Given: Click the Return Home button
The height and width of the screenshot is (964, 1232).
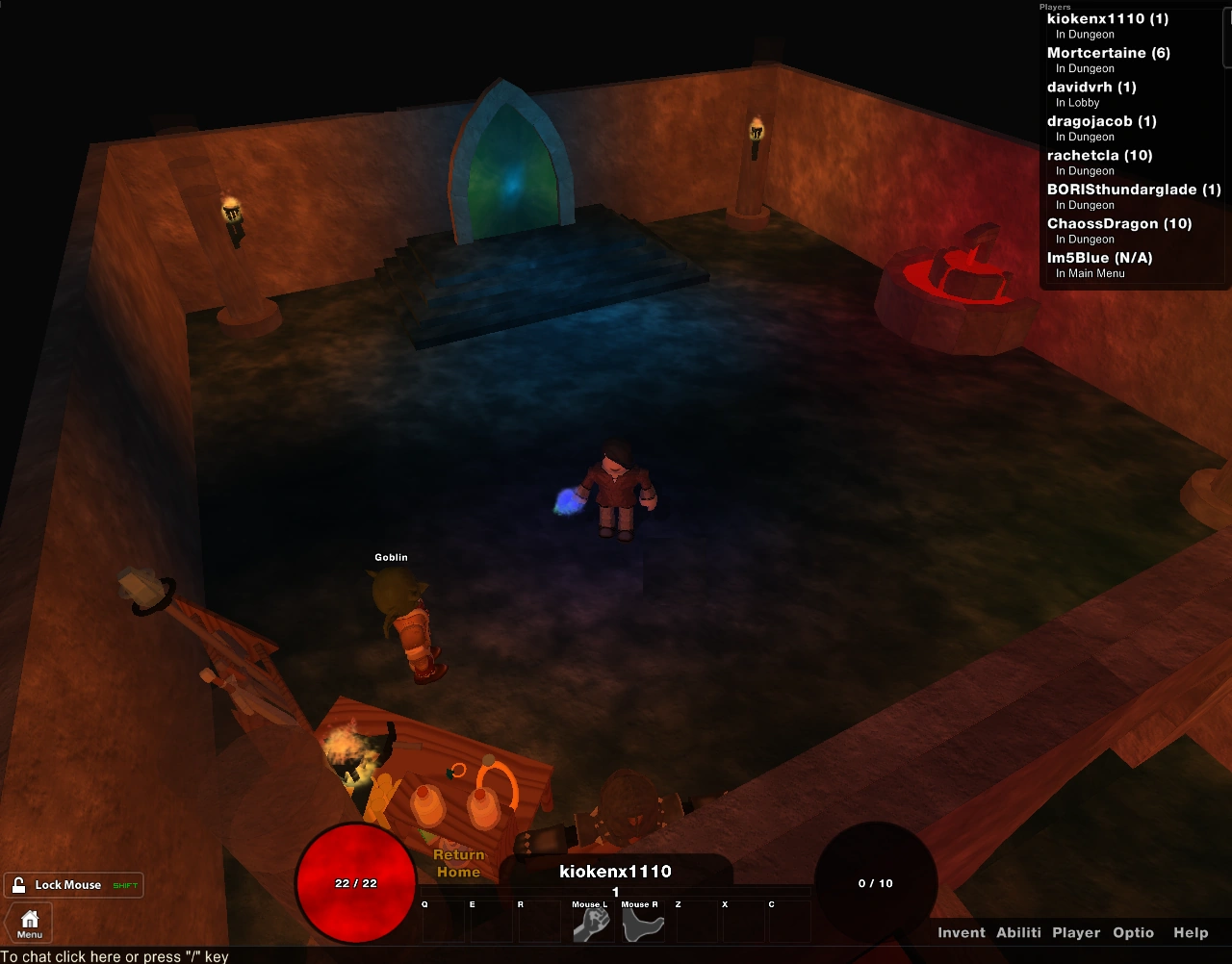Looking at the screenshot, I should coord(459,863).
